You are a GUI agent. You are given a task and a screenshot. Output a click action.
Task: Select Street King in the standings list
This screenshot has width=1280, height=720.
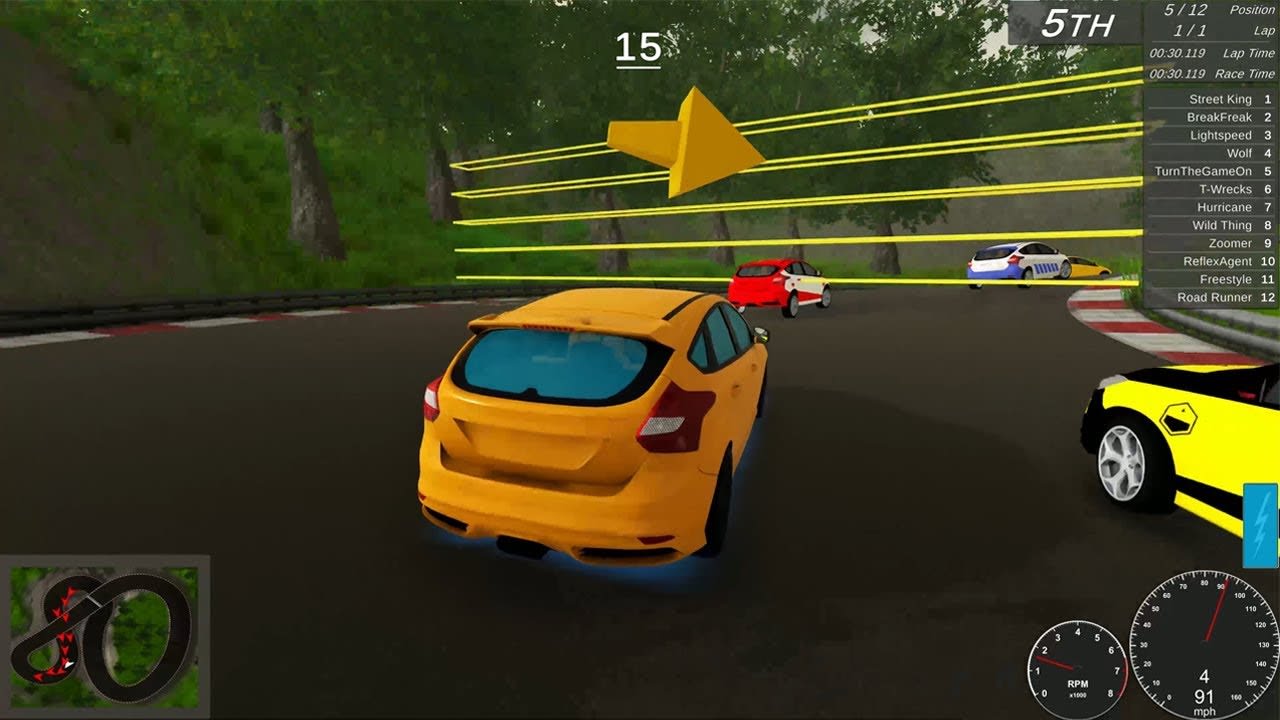point(1212,99)
